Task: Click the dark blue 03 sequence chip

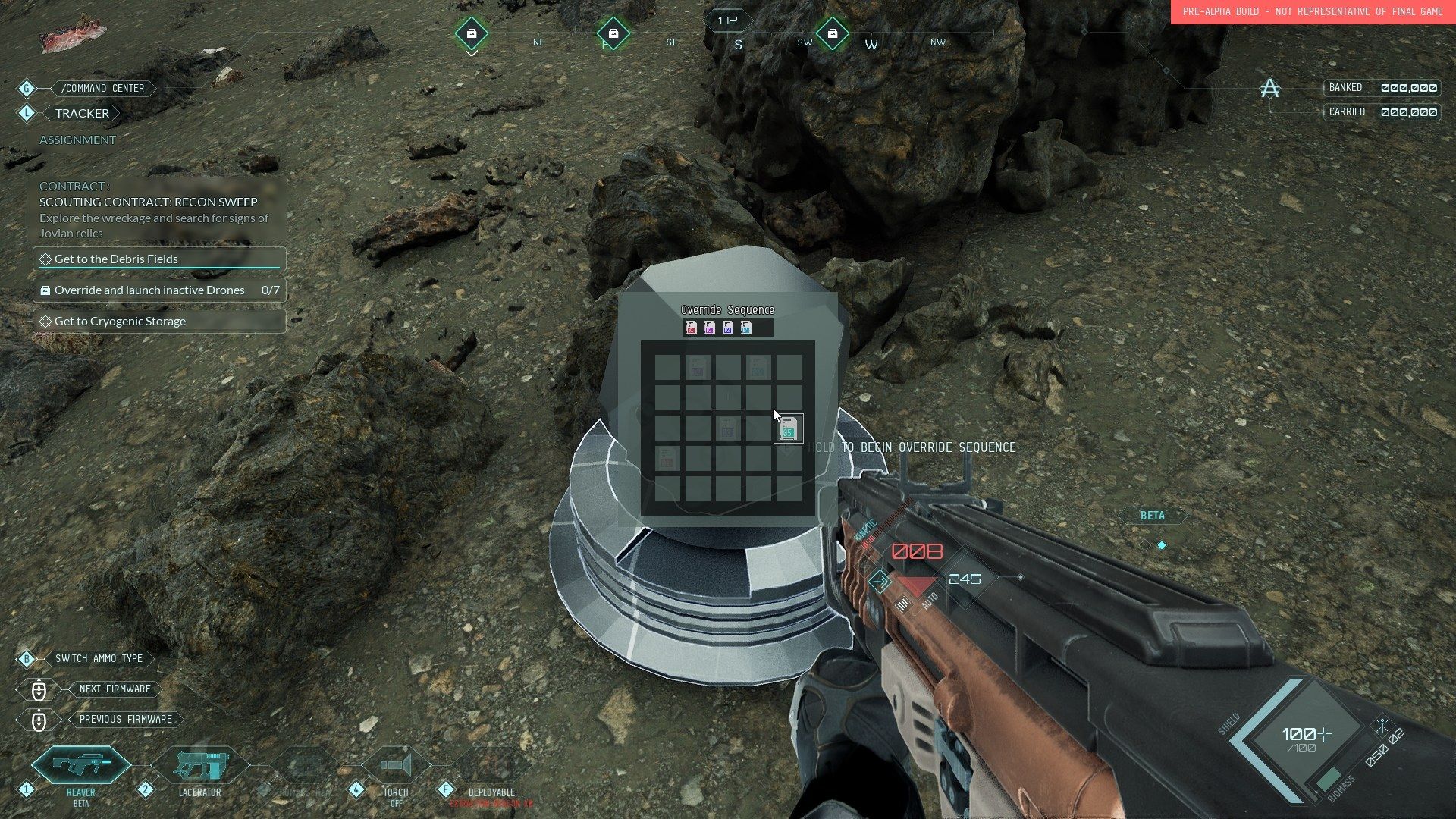Action: pyautogui.click(x=728, y=328)
